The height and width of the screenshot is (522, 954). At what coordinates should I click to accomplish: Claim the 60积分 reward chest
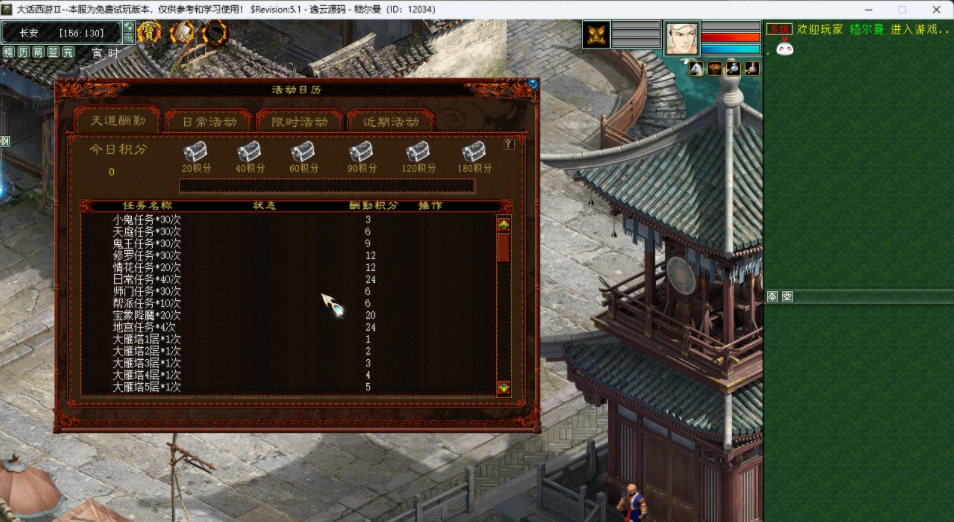(x=303, y=151)
